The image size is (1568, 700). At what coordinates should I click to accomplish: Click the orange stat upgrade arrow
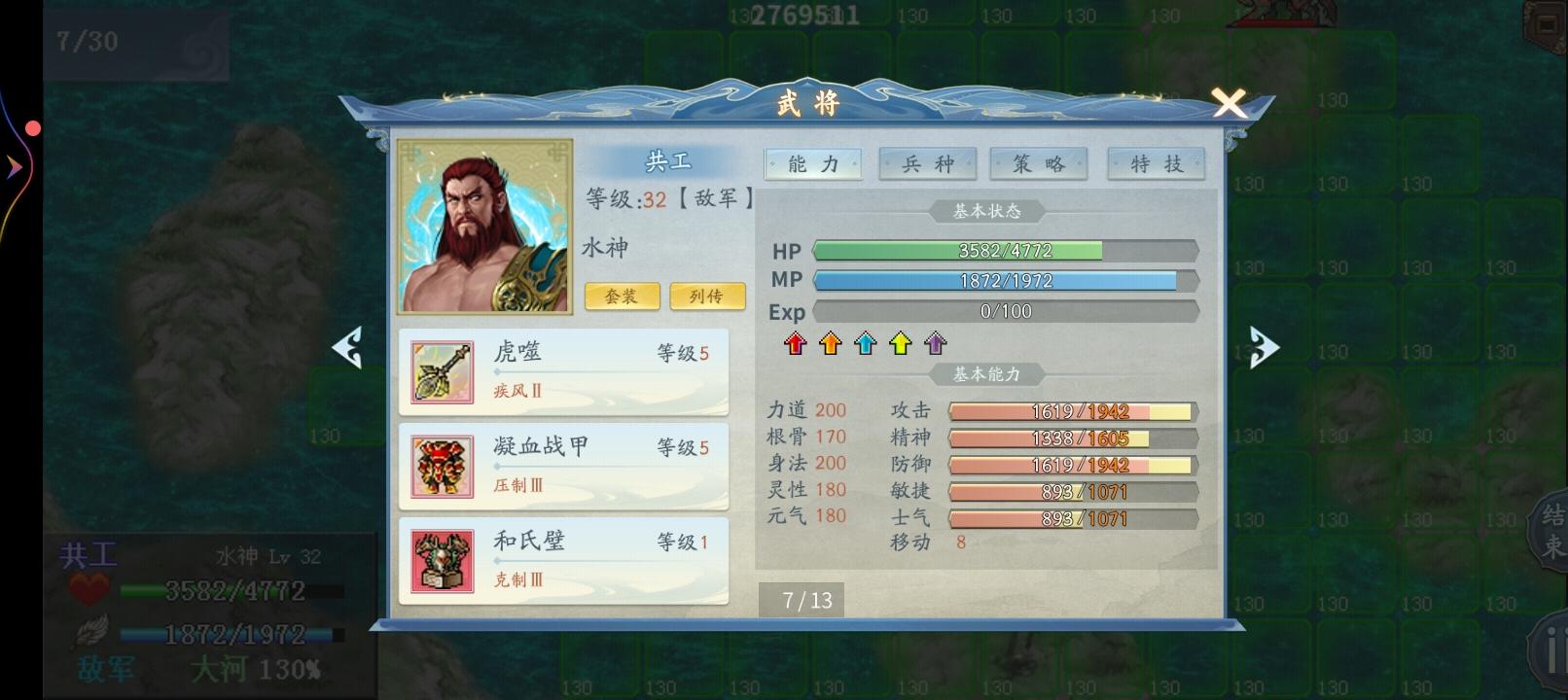(x=830, y=342)
